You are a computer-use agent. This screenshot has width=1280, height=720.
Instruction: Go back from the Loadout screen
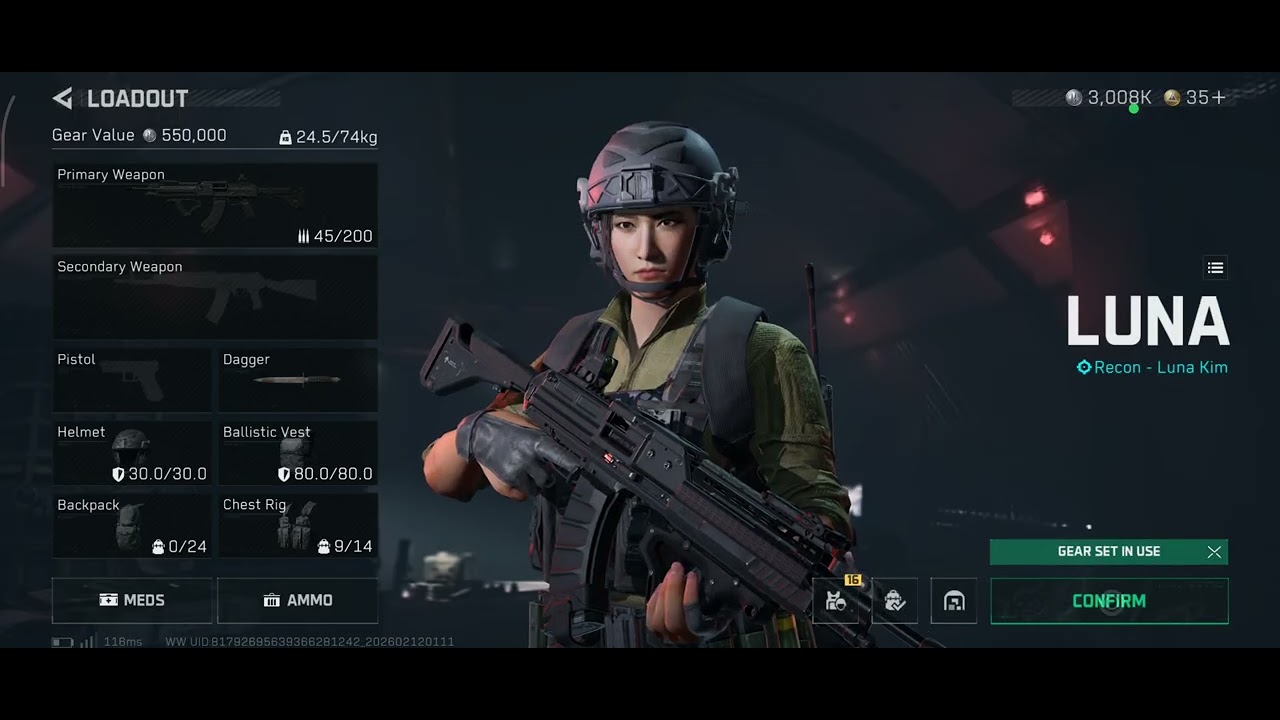tap(63, 98)
